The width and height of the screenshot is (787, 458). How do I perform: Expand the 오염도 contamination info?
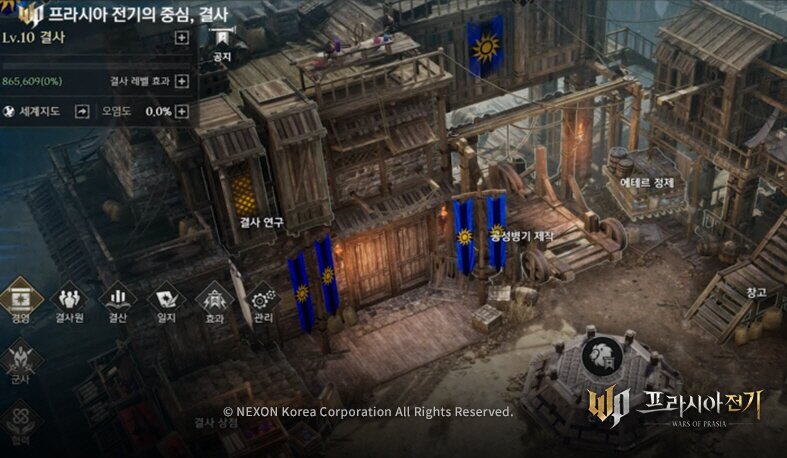tap(181, 111)
